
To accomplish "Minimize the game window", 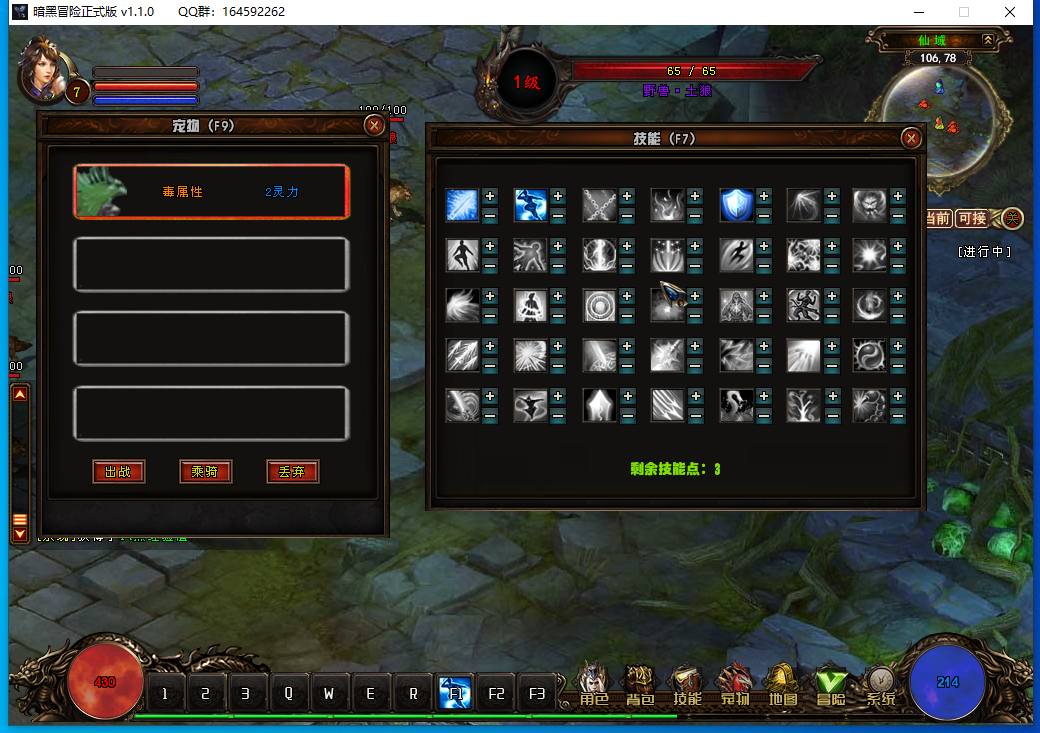I will (918, 12).
